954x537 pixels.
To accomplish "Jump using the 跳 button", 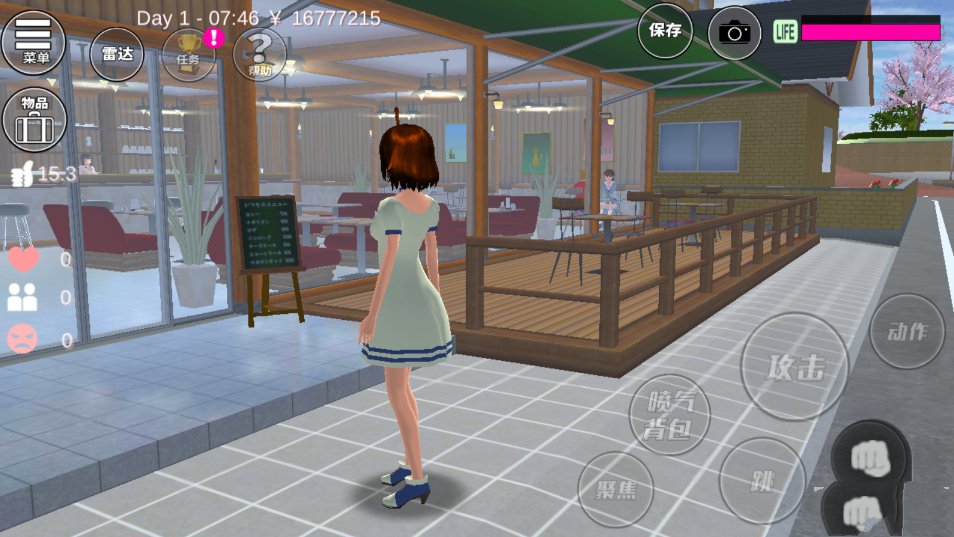I will (x=762, y=480).
